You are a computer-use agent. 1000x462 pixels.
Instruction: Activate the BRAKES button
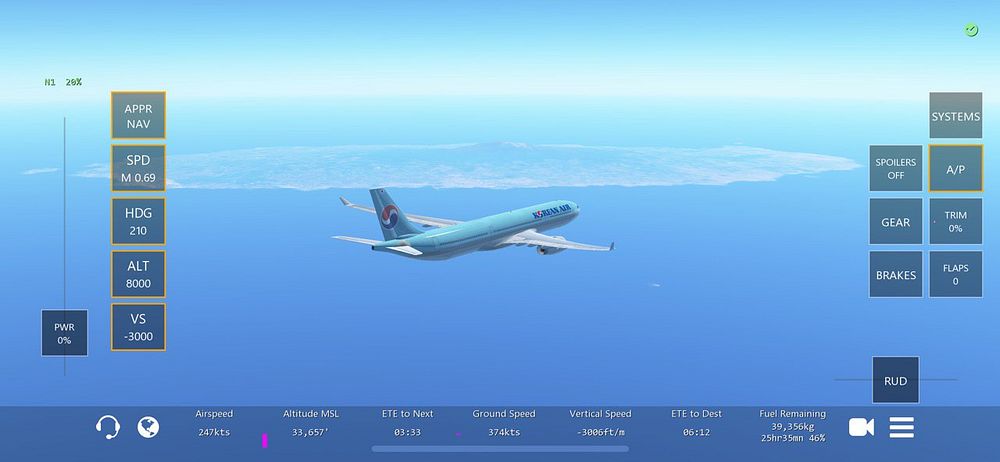[895, 275]
